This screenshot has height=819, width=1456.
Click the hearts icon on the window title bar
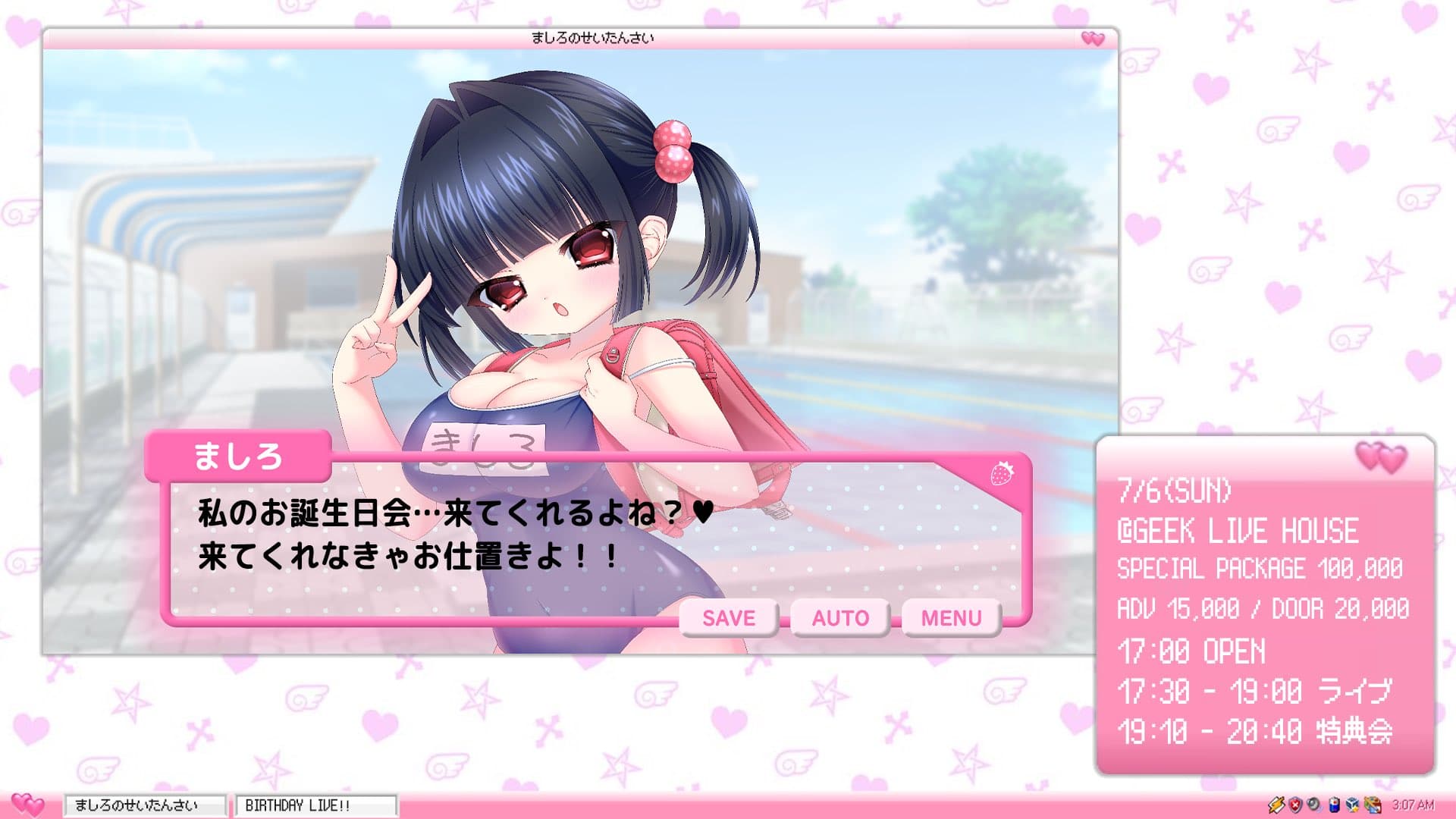click(1092, 38)
